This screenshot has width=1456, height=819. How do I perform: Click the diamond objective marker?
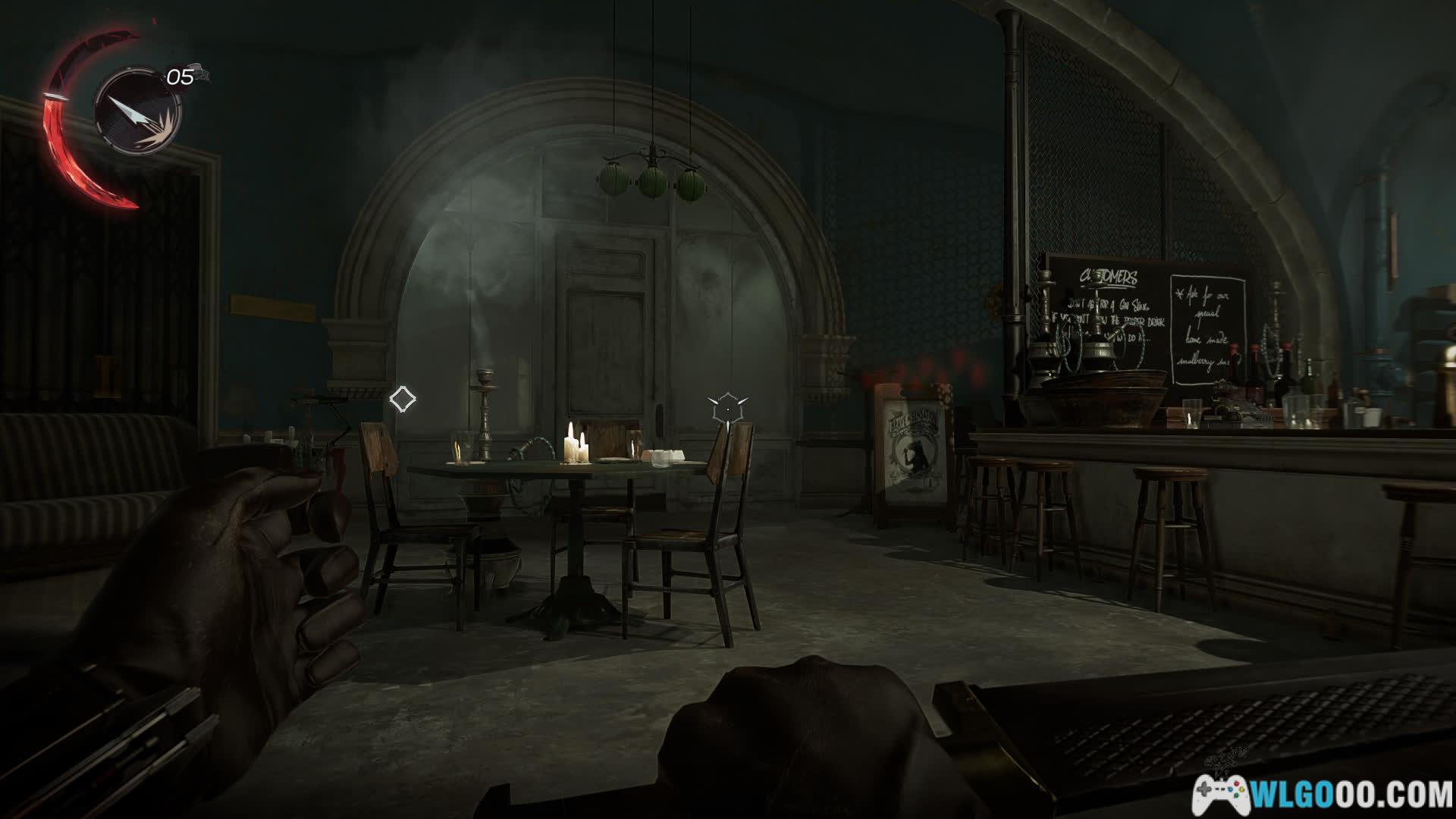coord(402,399)
